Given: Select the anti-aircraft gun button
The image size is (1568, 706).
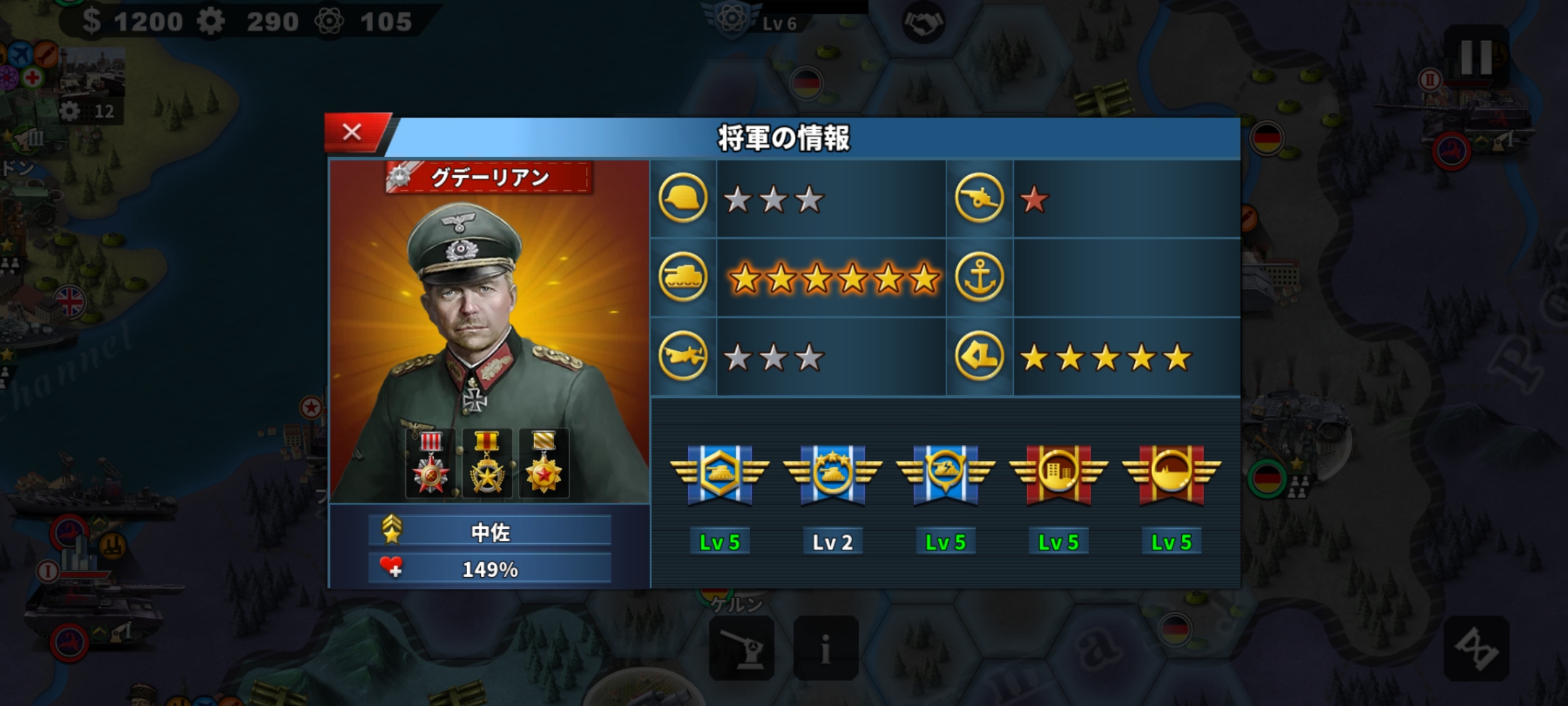Looking at the screenshot, I should [742, 648].
